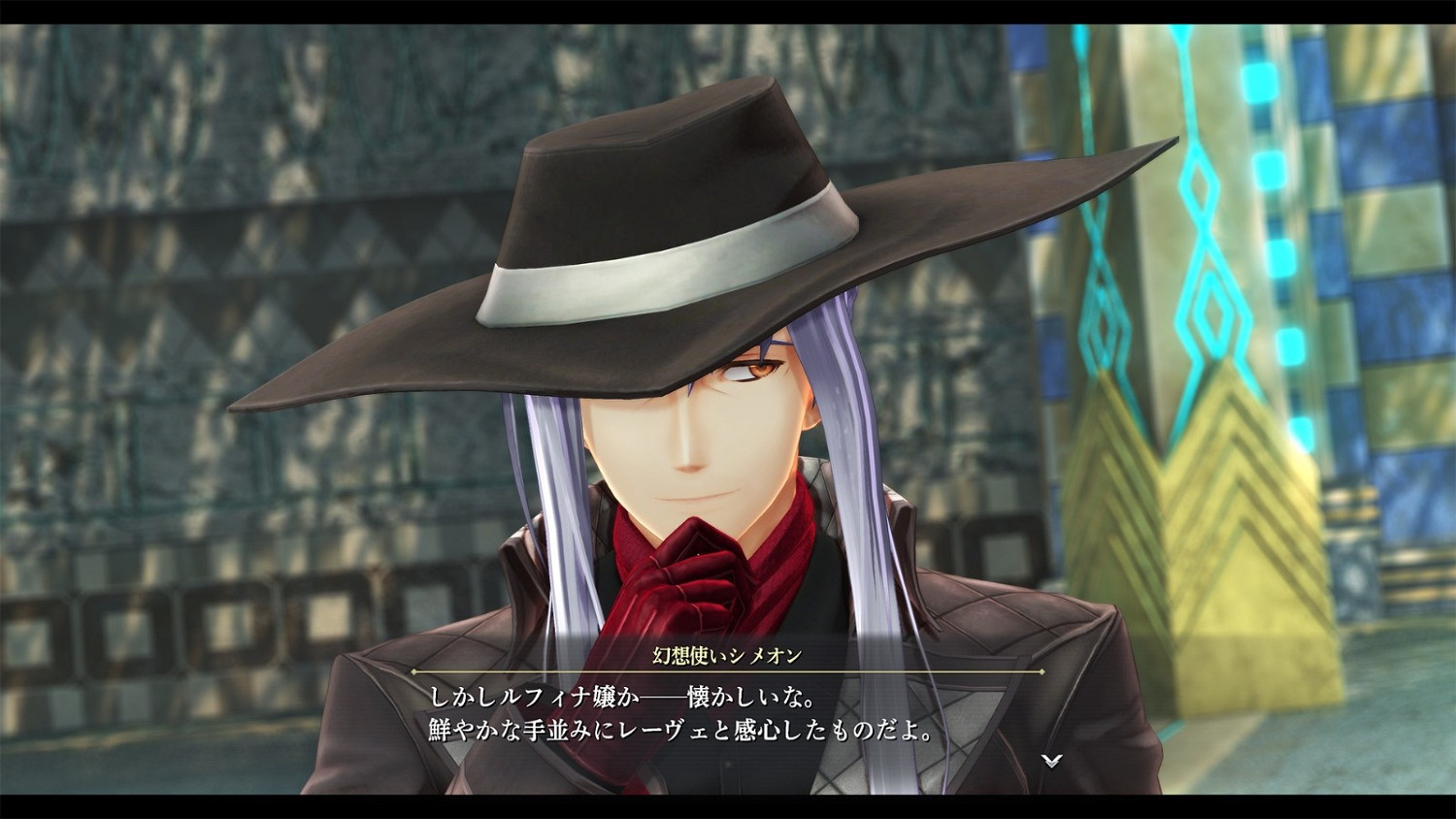
Task: Click the bottom letterbox bar
Action: pyautogui.click(x=728, y=807)
